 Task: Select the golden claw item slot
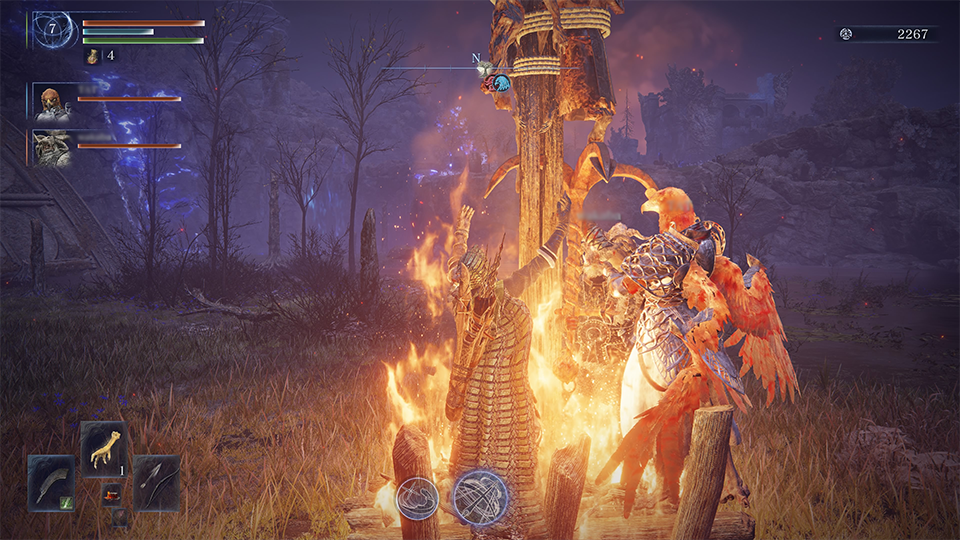coord(103,446)
